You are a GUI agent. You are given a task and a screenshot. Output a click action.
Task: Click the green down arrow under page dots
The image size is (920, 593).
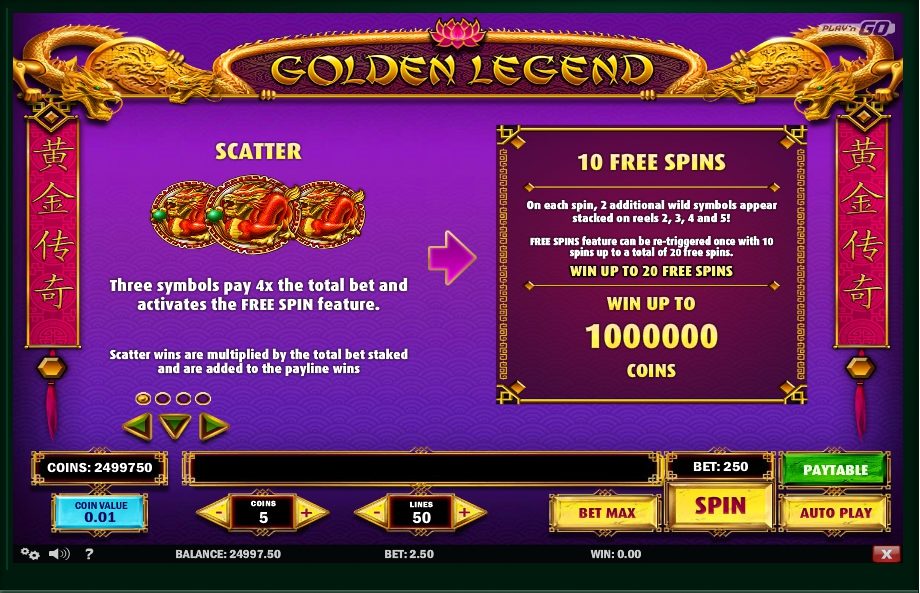175,427
